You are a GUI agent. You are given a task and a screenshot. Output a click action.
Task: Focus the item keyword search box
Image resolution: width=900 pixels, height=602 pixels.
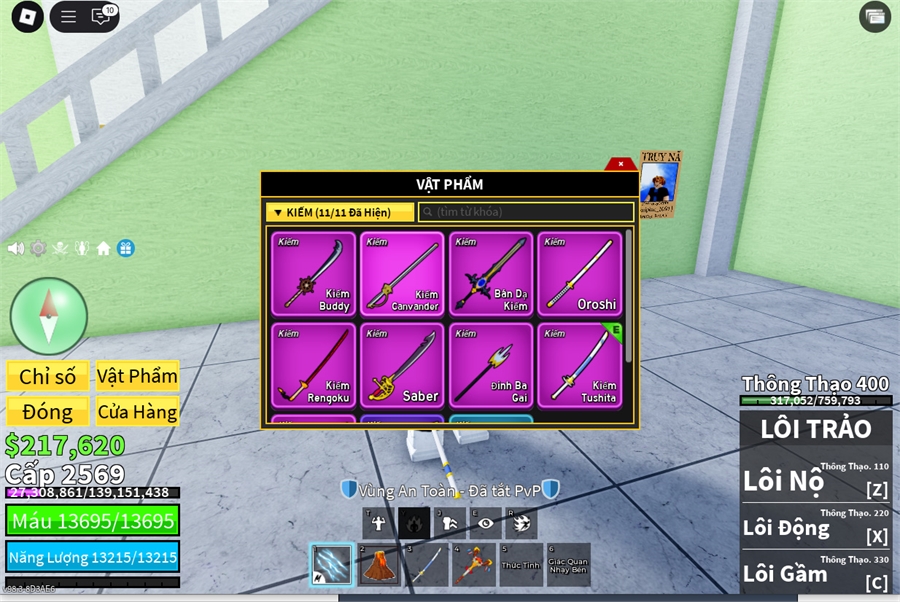(526, 212)
